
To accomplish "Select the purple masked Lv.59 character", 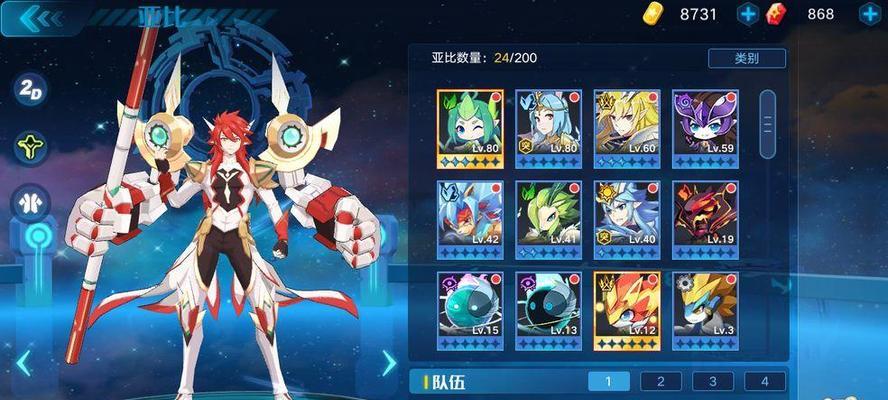I will click(705, 129).
